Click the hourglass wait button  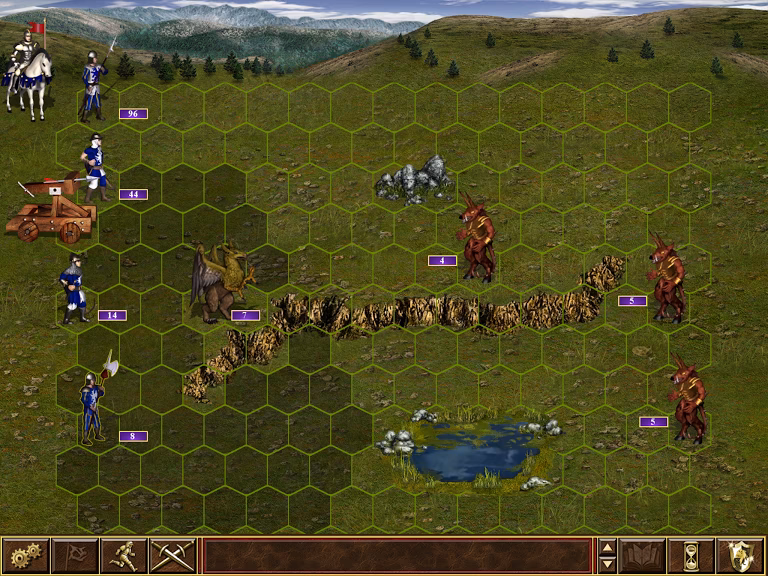691,555
